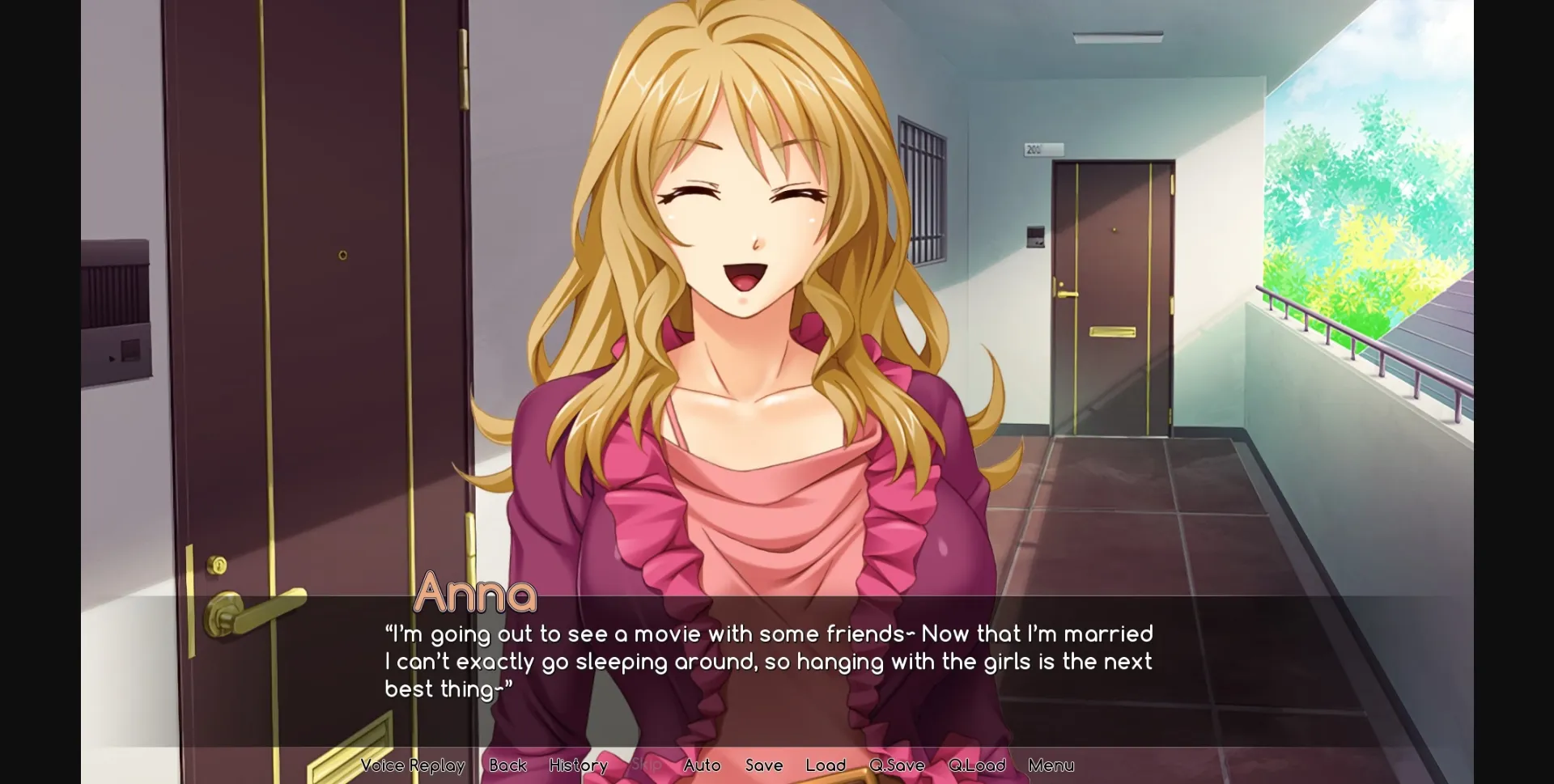Click Back to return to previous line
The width and height of the screenshot is (1554, 784).
point(507,765)
